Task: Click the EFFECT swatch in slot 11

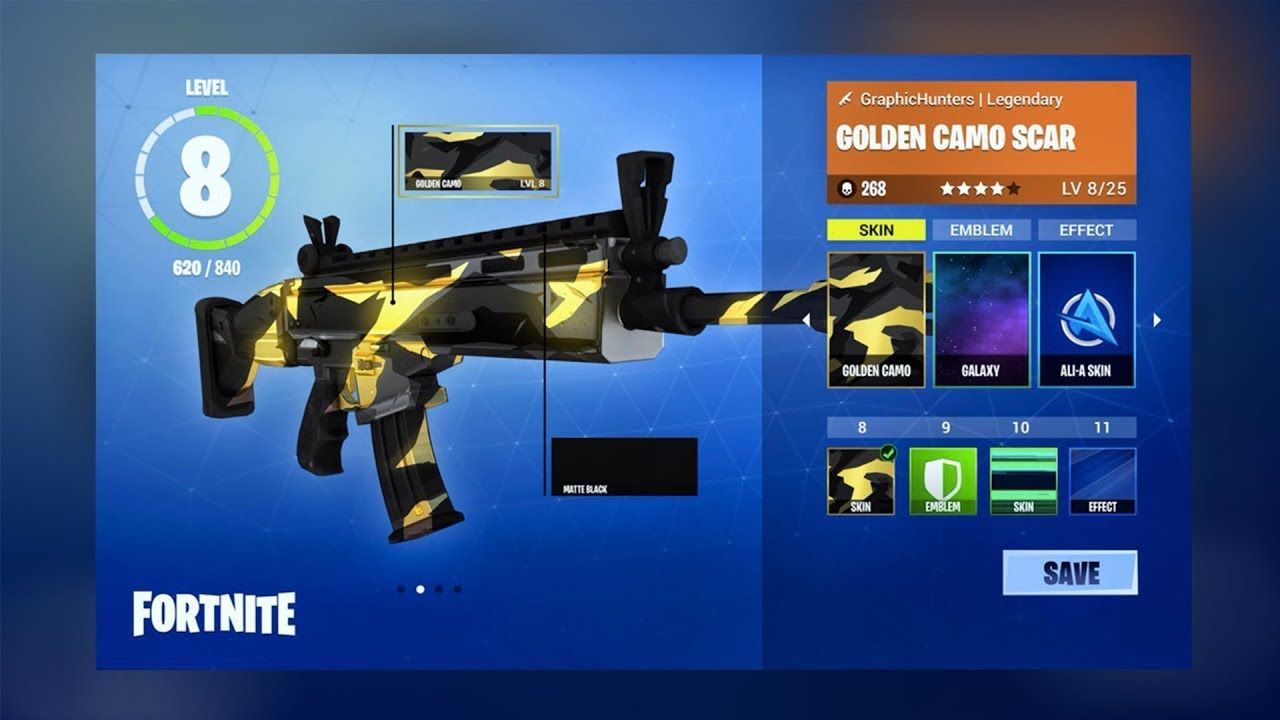Action: pos(1102,481)
